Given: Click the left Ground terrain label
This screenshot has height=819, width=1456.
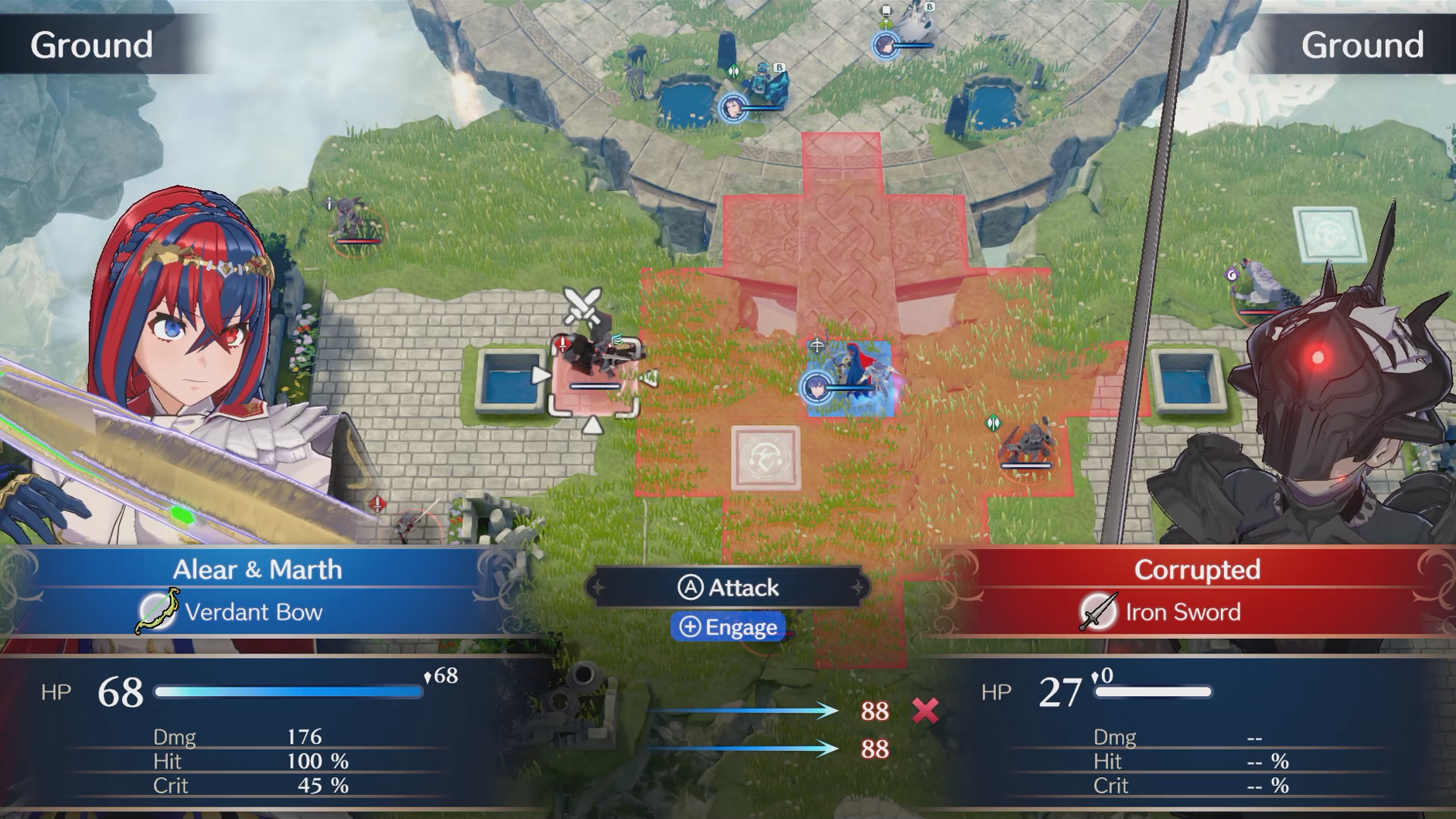Looking at the screenshot, I should pyautogui.click(x=92, y=44).
